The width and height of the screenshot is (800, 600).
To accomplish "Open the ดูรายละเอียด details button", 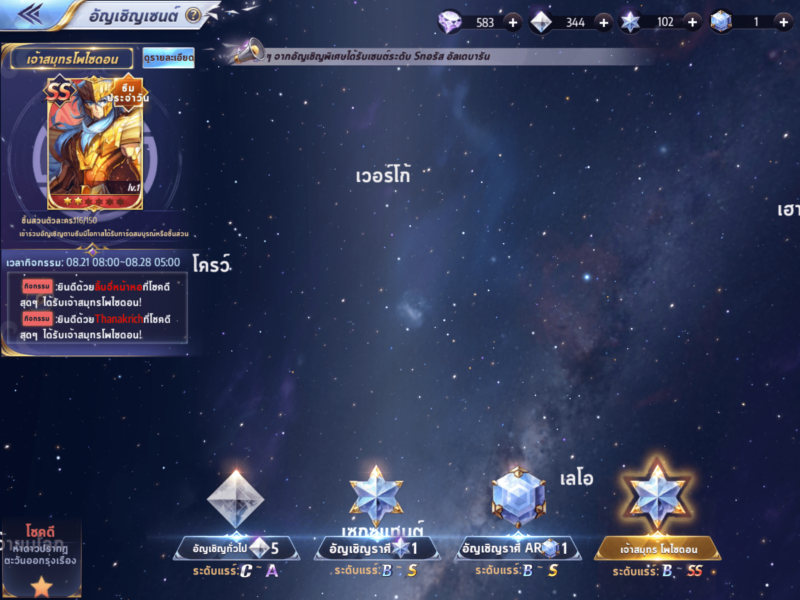I will [x=168, y=58].
